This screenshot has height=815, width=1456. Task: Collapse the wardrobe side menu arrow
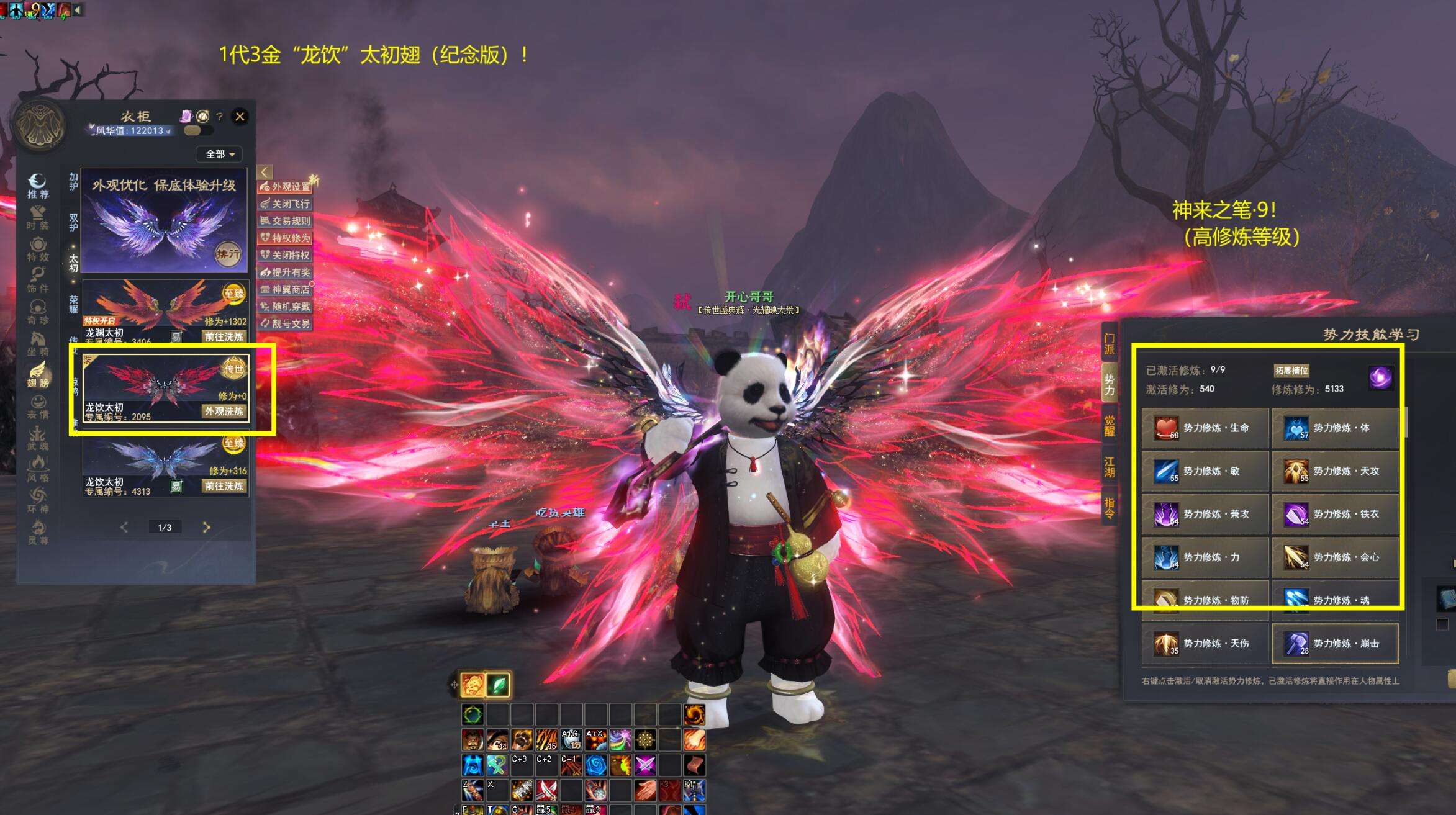coord(265,172)
